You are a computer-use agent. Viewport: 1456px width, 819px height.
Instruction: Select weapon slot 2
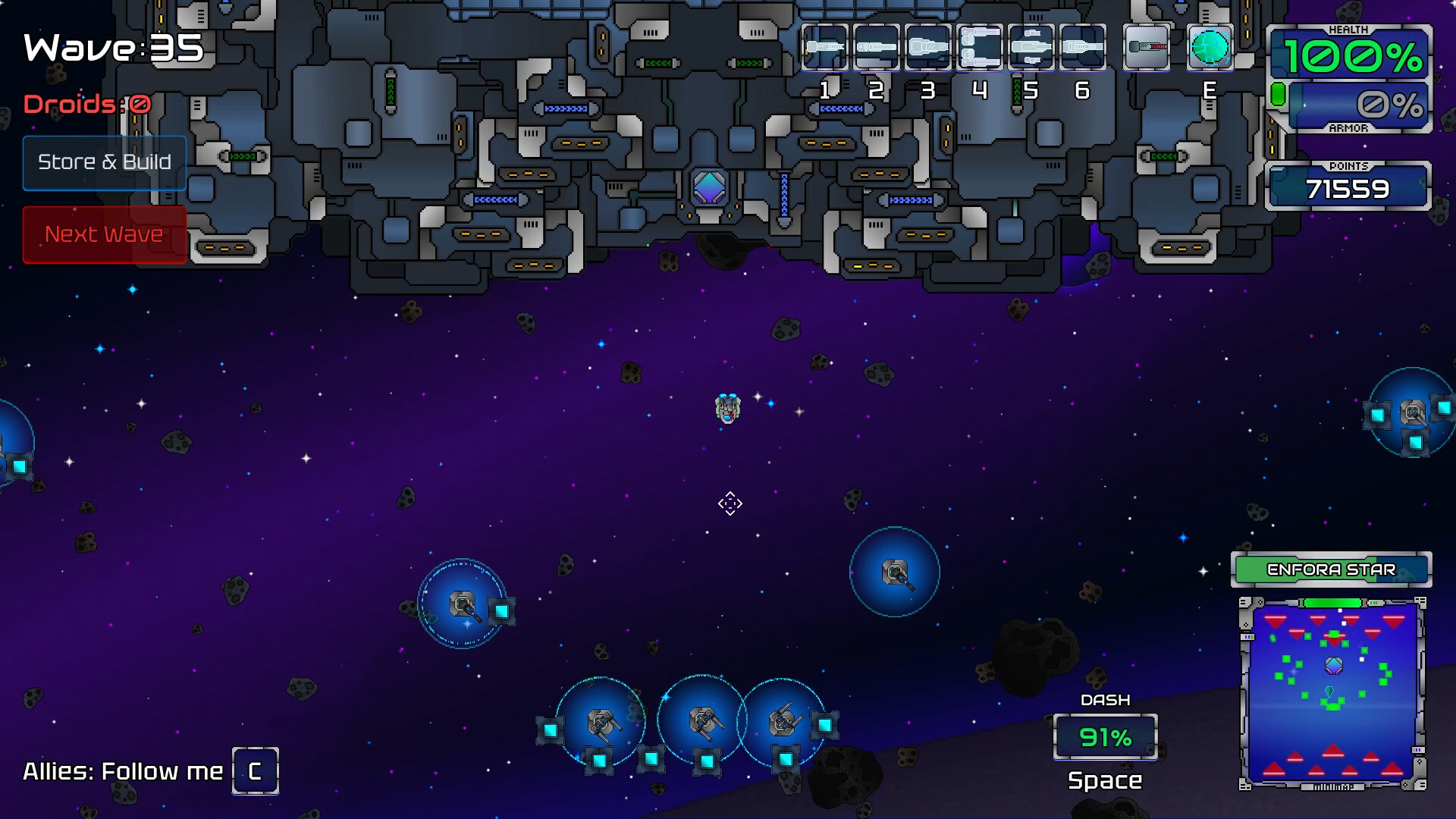point(877,47)
